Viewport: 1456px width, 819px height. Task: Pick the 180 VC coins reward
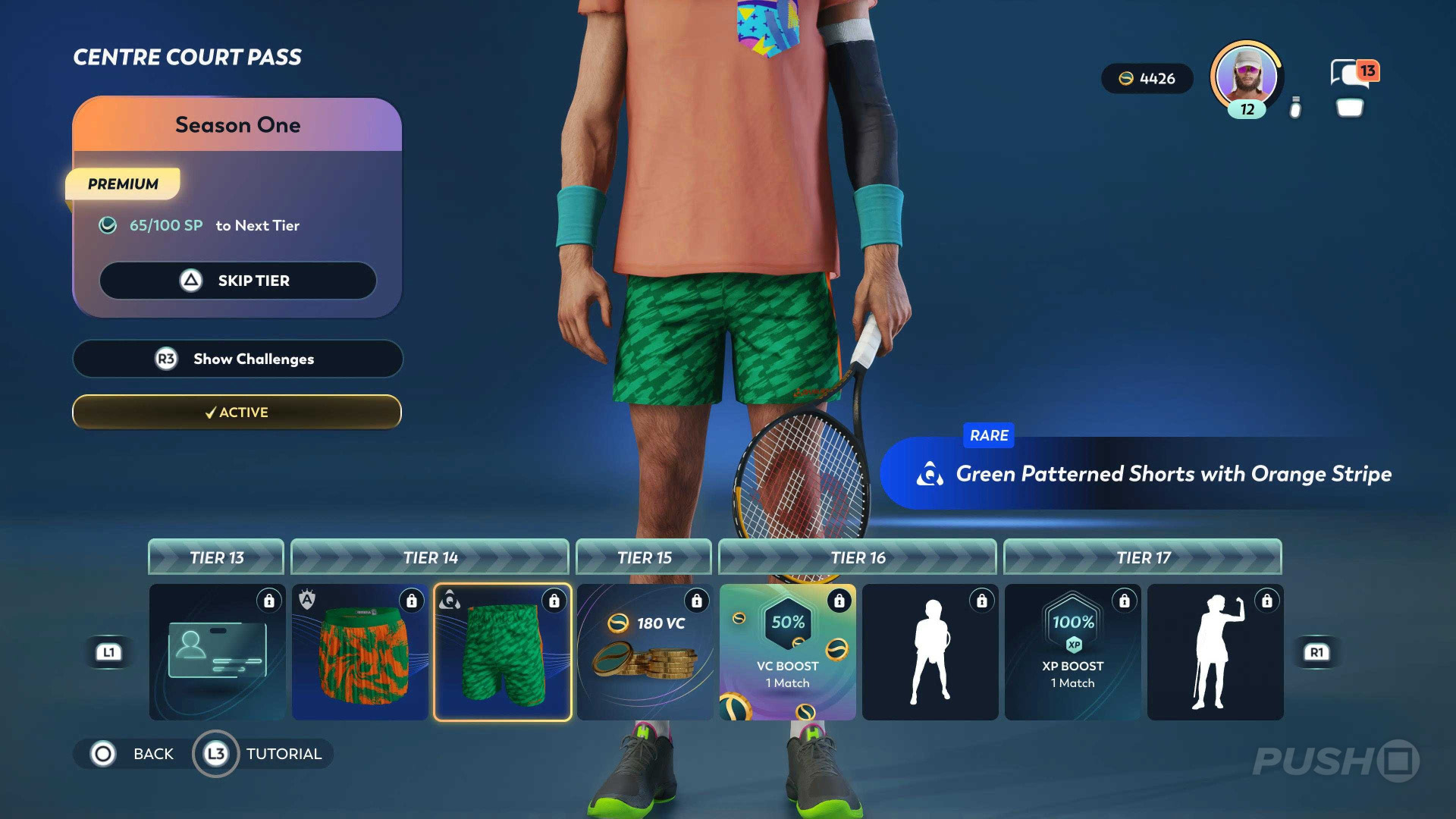point(645,652)
